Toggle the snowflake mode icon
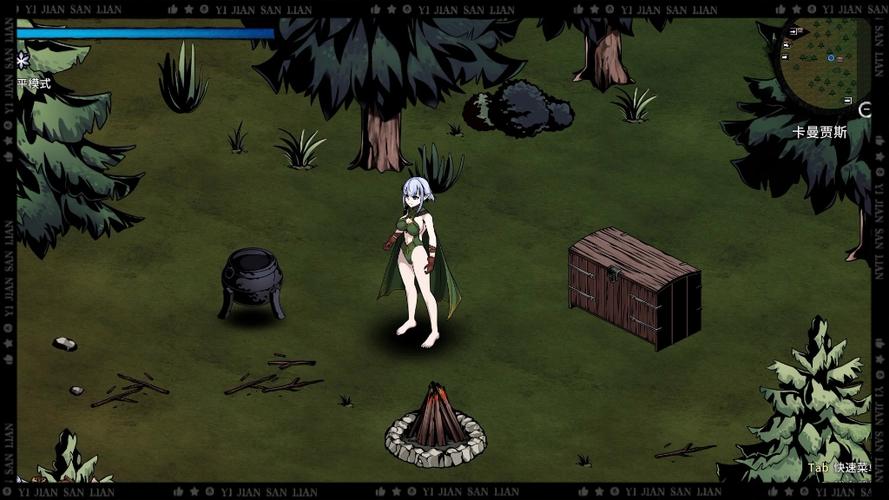 click(x=23, y=62)
